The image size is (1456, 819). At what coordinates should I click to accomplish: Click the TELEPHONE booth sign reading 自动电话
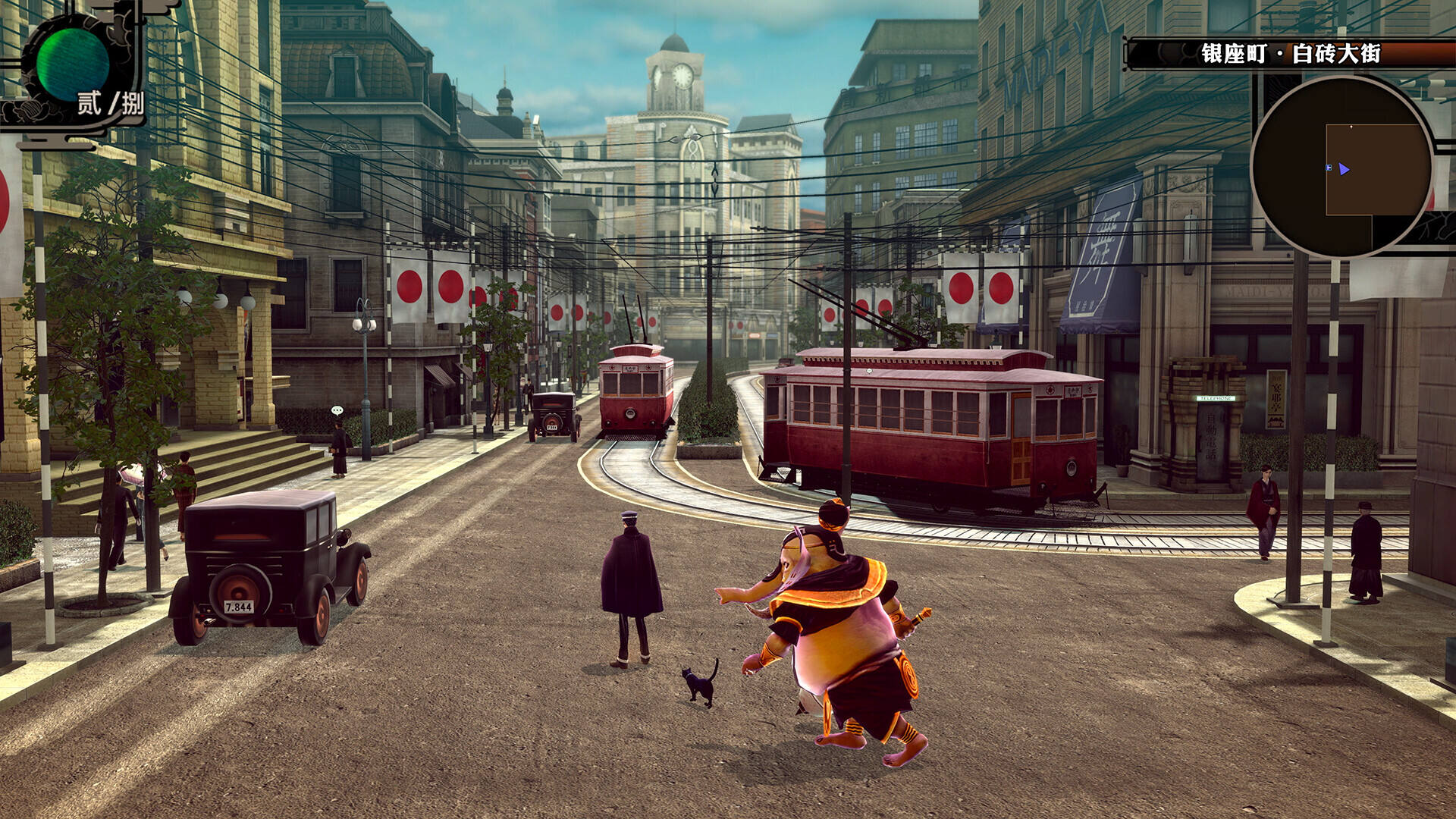pos(1211,434)
